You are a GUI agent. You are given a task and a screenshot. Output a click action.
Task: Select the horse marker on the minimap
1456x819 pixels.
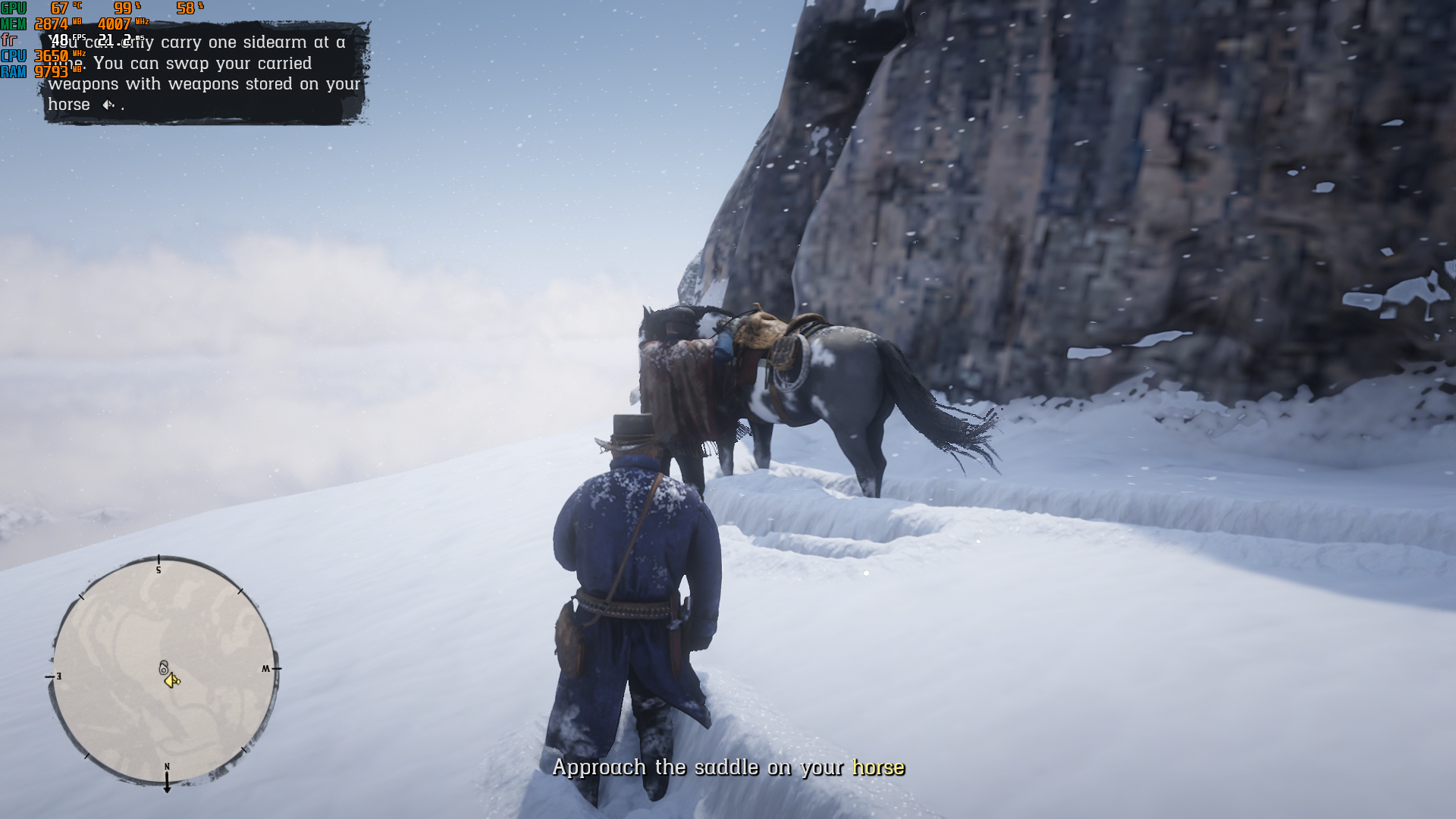click(163, 668)
